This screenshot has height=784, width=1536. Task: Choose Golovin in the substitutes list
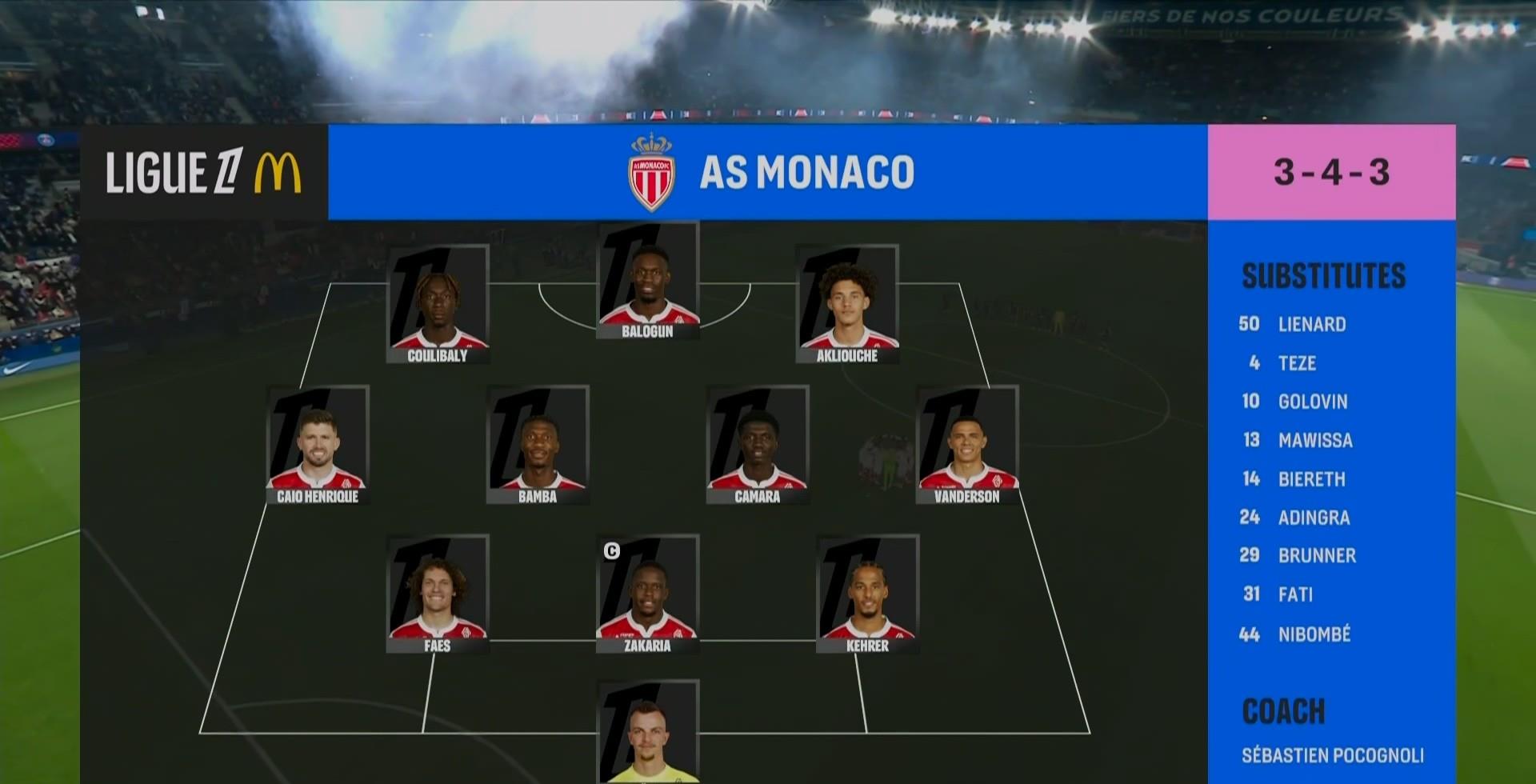pyautogui.click(x=1313, y=402)
